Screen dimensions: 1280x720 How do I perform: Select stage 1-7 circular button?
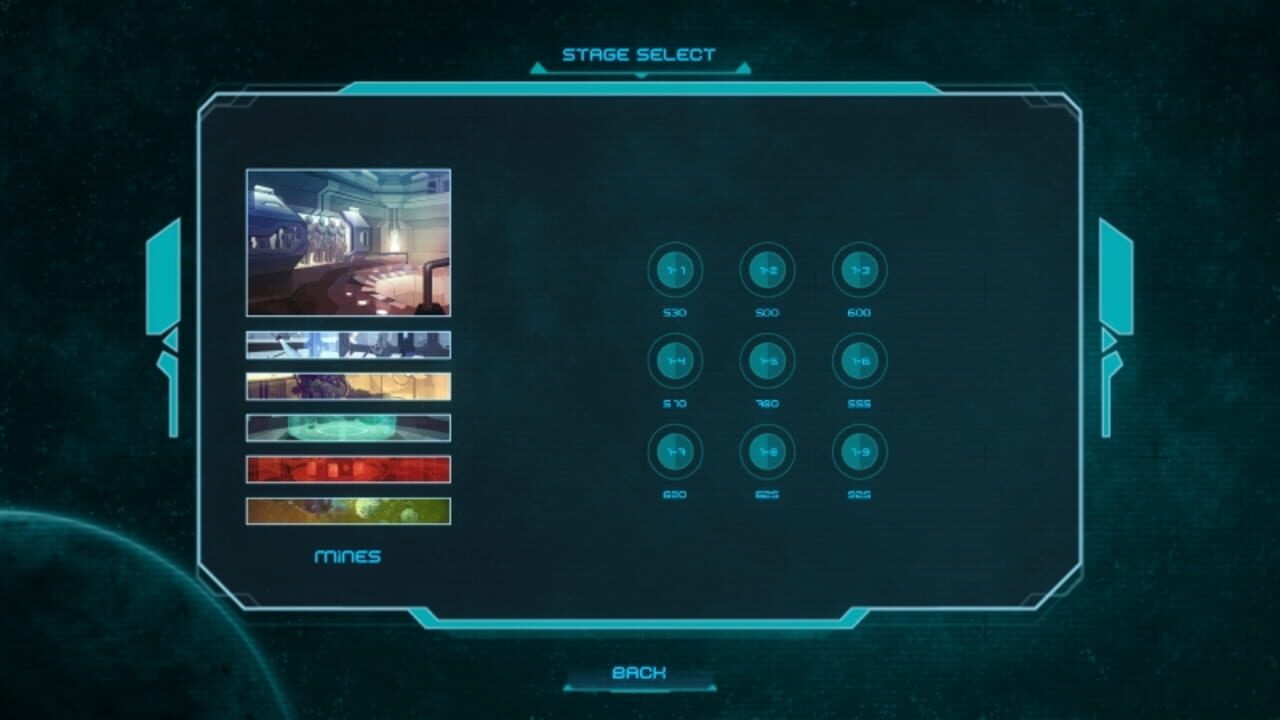676,453
